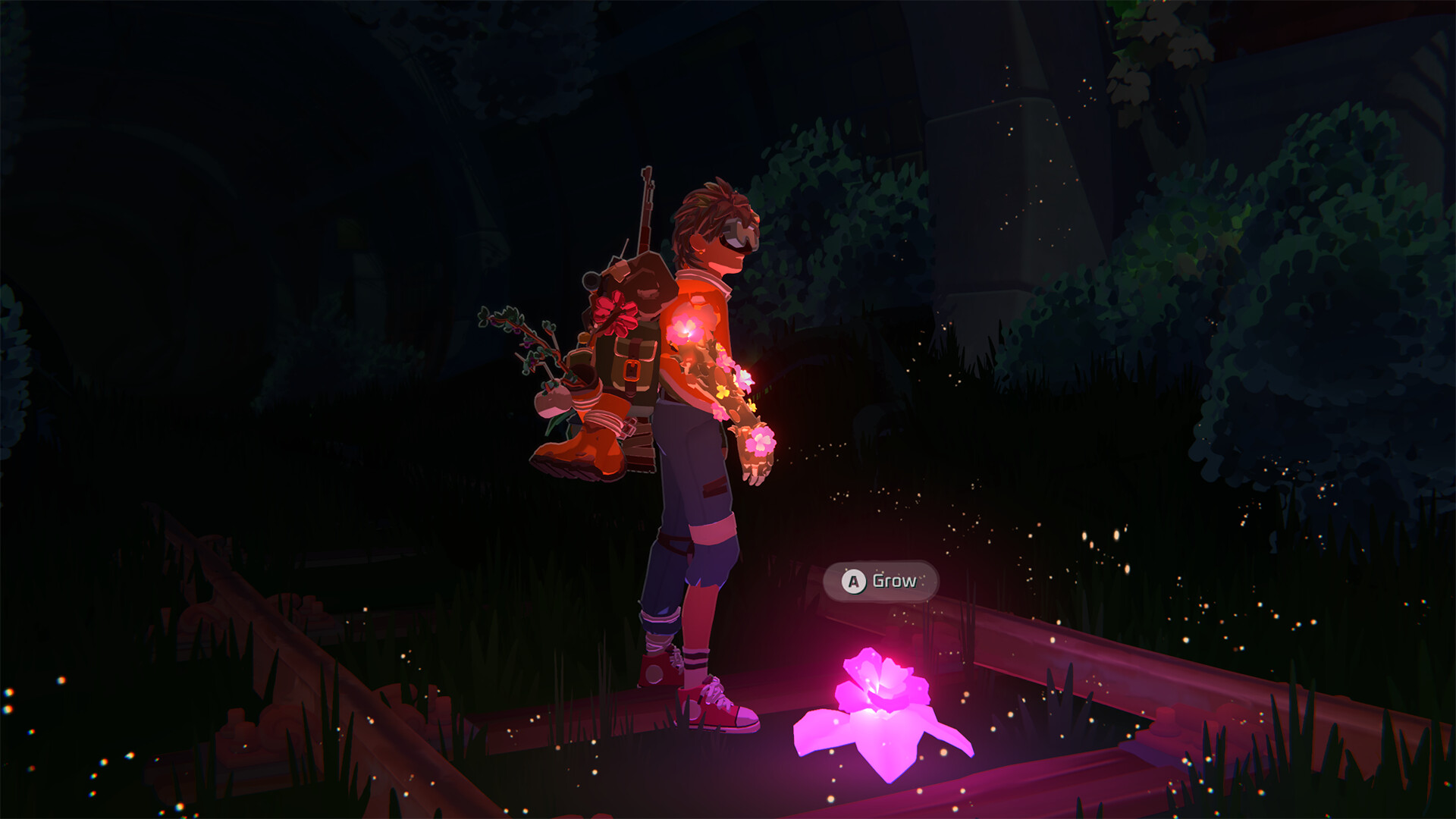
Task: Select the backpack buckle
Action: pyautogui.click(x=632, y=372)
